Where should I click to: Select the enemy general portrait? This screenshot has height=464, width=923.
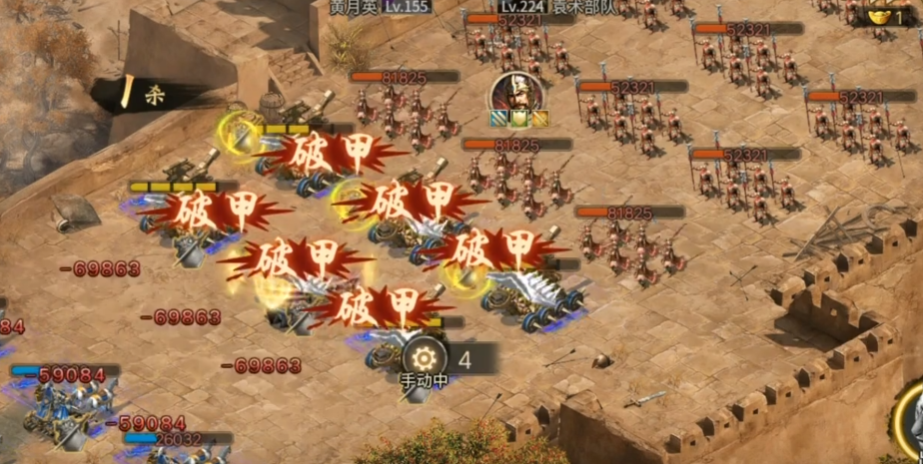coord(516,93)
